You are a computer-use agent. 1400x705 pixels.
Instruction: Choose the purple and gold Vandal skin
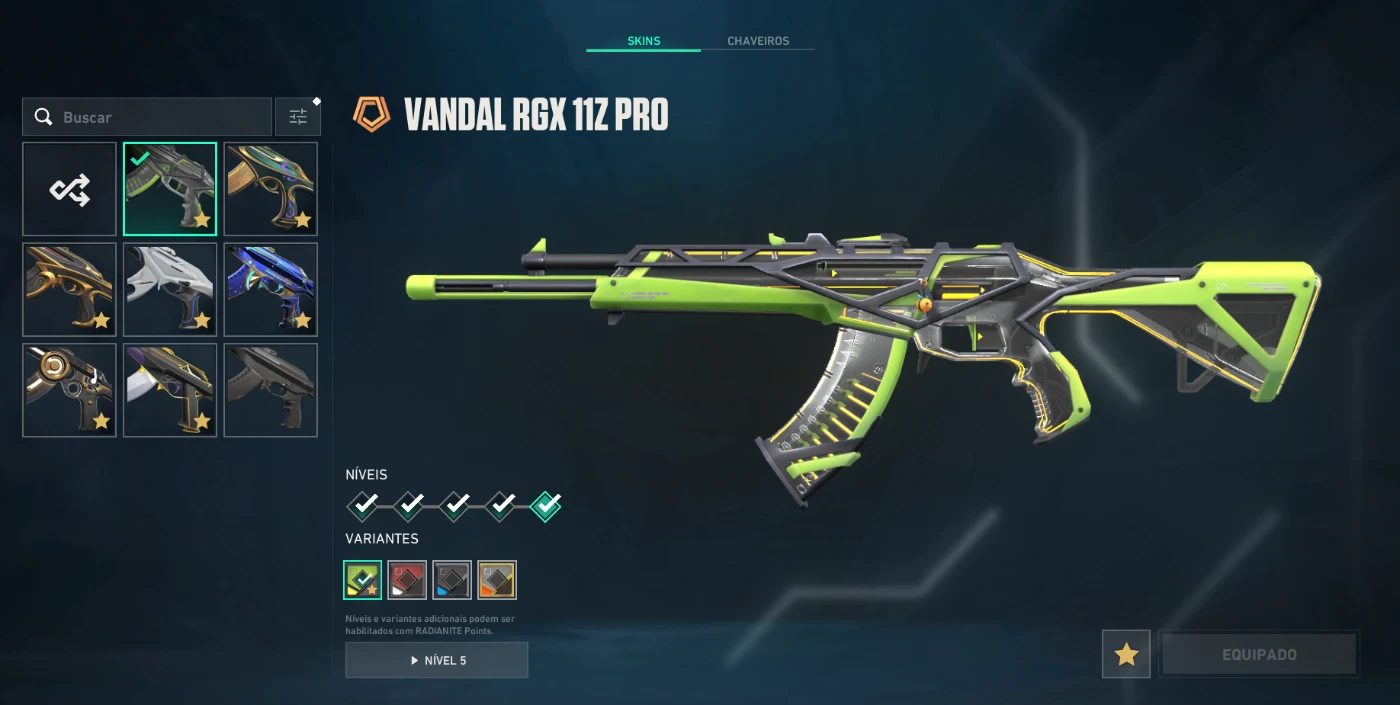170,390
